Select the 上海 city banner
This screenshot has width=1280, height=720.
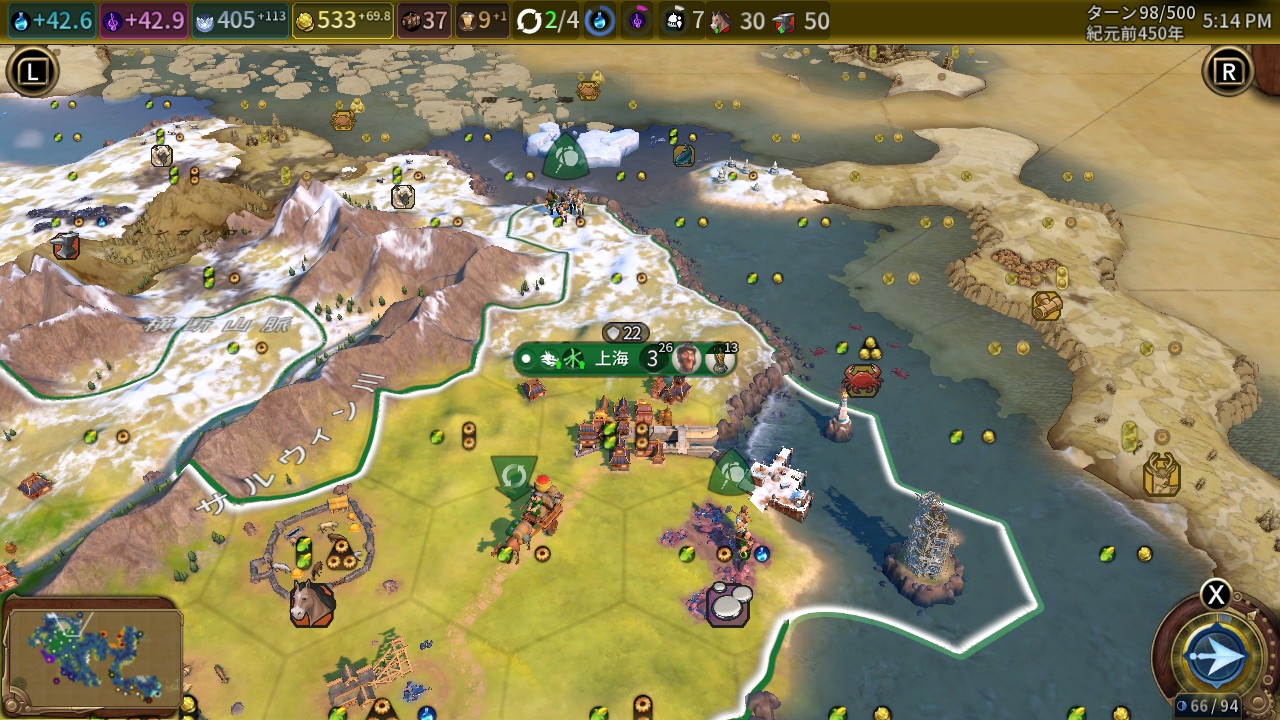(x=611, y=359)
